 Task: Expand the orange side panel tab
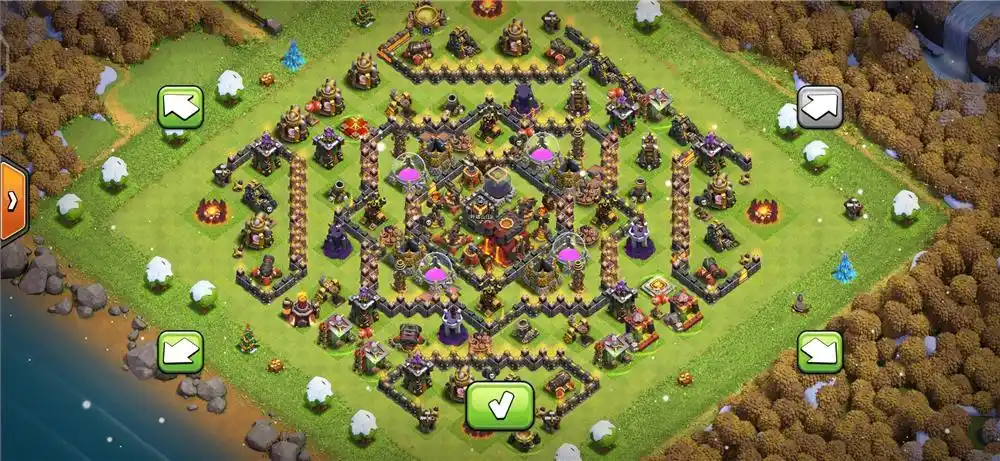pyautogui.click(x=12, y=200)
